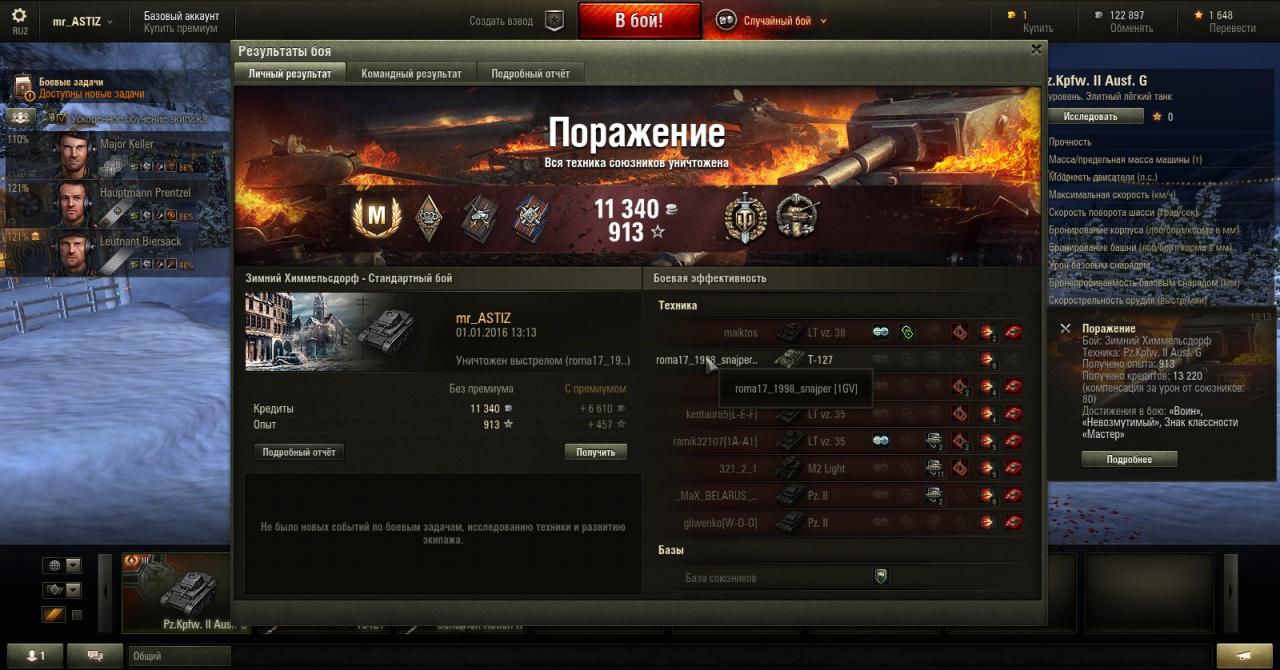1280x670 pixels.
Task: Select the Pz.Kpfw. II Ausf. G carousel tank
Action: (184, 593)
